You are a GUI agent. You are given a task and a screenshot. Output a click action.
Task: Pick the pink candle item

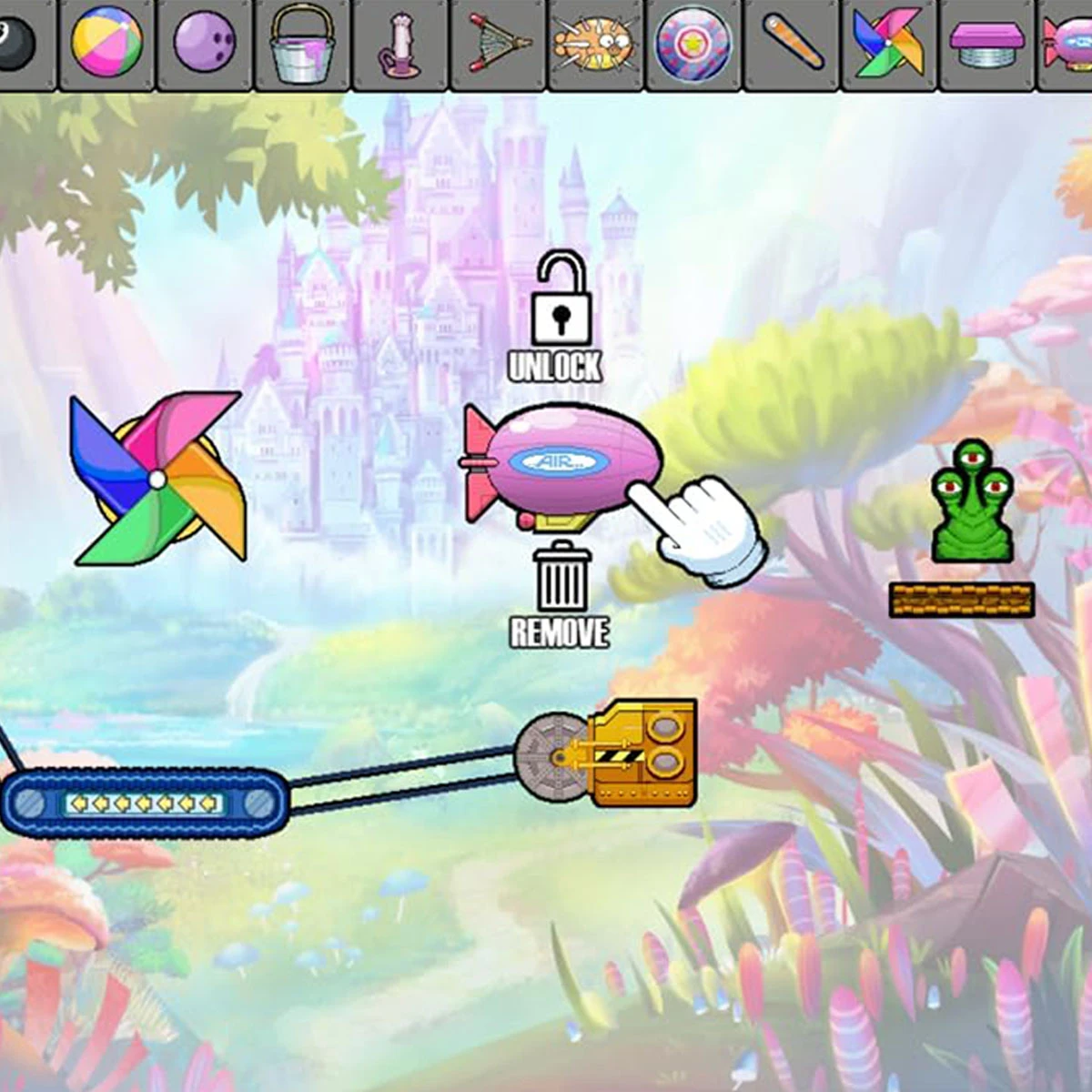[x=399, y=47]
